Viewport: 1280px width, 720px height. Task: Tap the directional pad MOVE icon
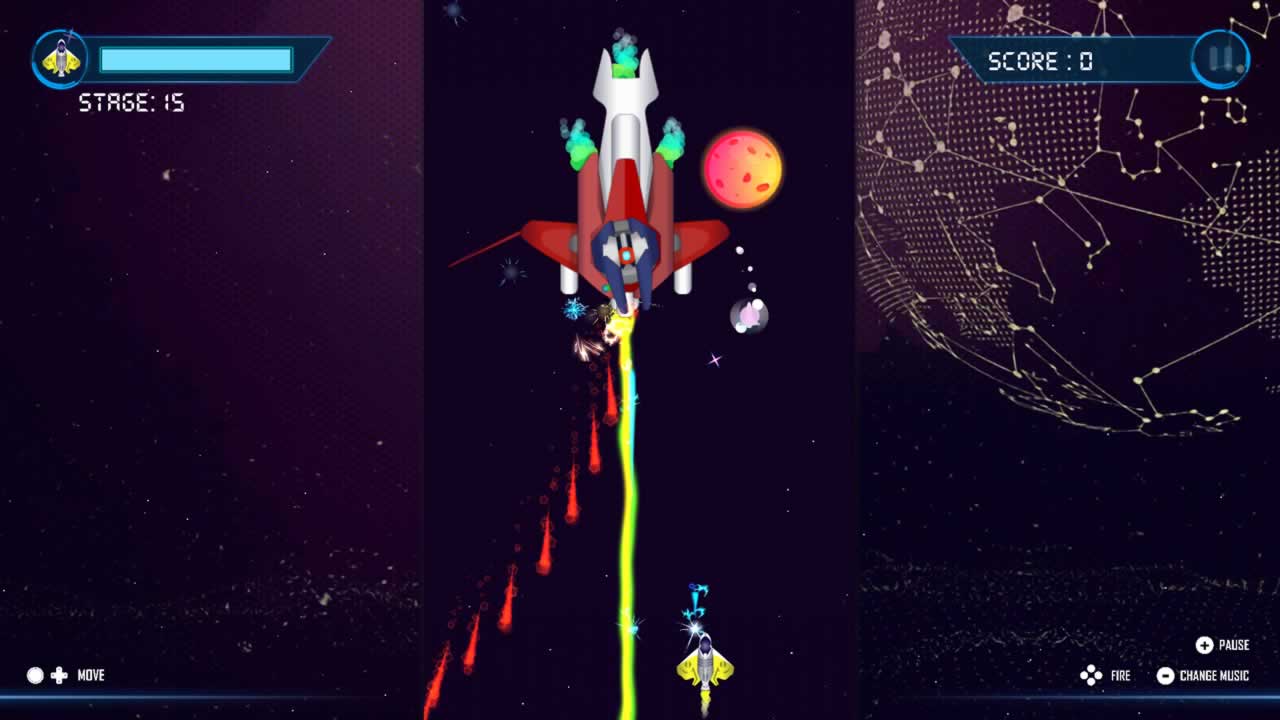click(62, 676)
